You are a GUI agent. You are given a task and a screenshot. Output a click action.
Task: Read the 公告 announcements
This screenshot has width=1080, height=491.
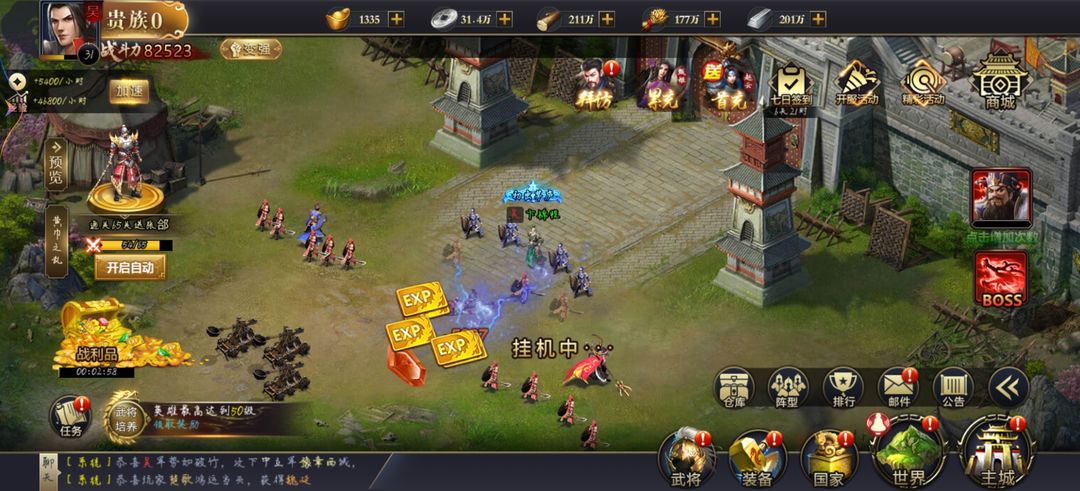click(953, 388)
